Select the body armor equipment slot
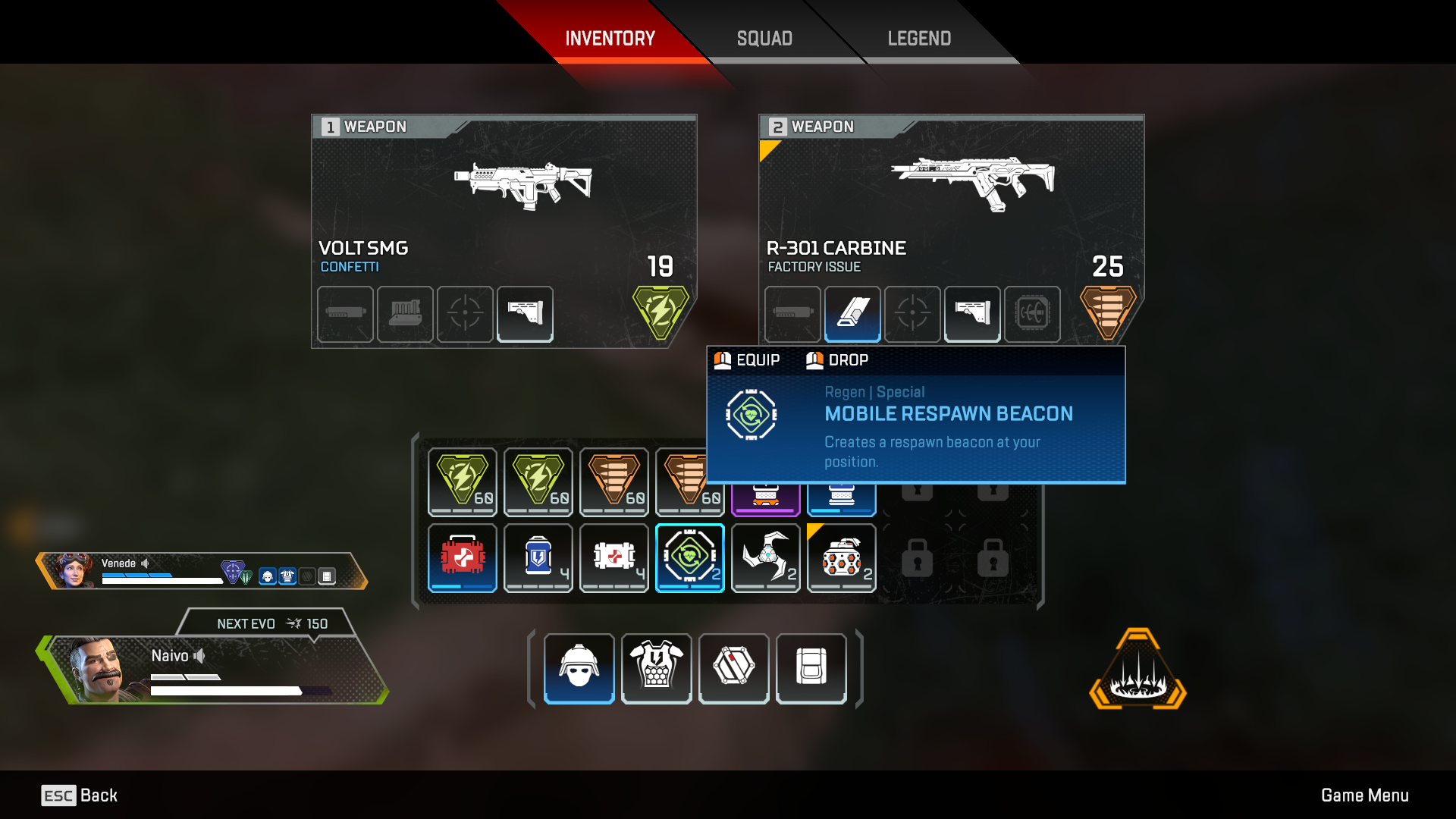 tap(656, 668)
